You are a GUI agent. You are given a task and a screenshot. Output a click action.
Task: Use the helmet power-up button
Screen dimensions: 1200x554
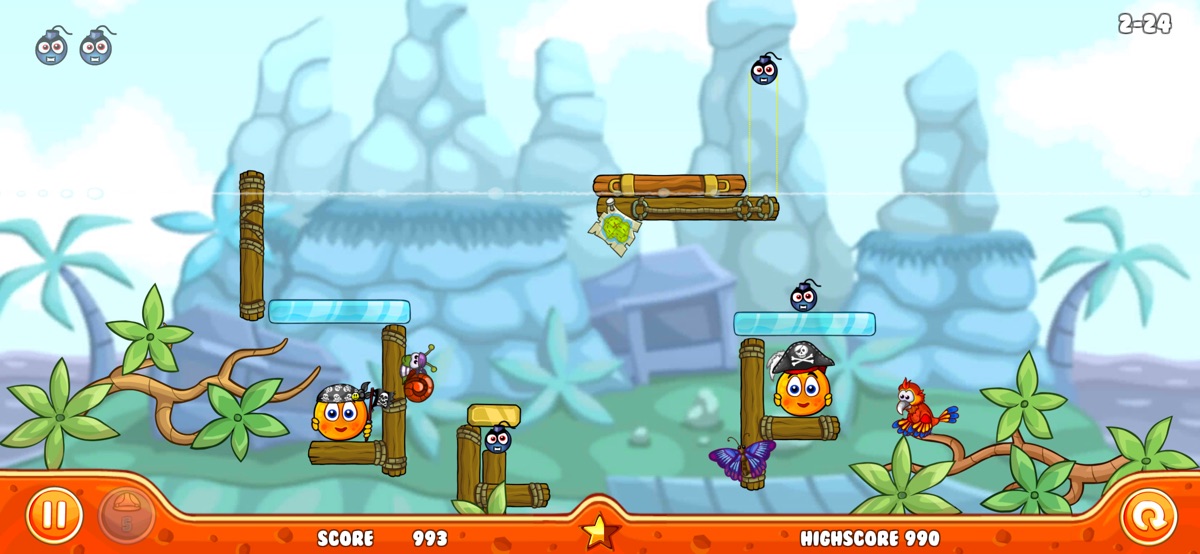click(126, 516)
